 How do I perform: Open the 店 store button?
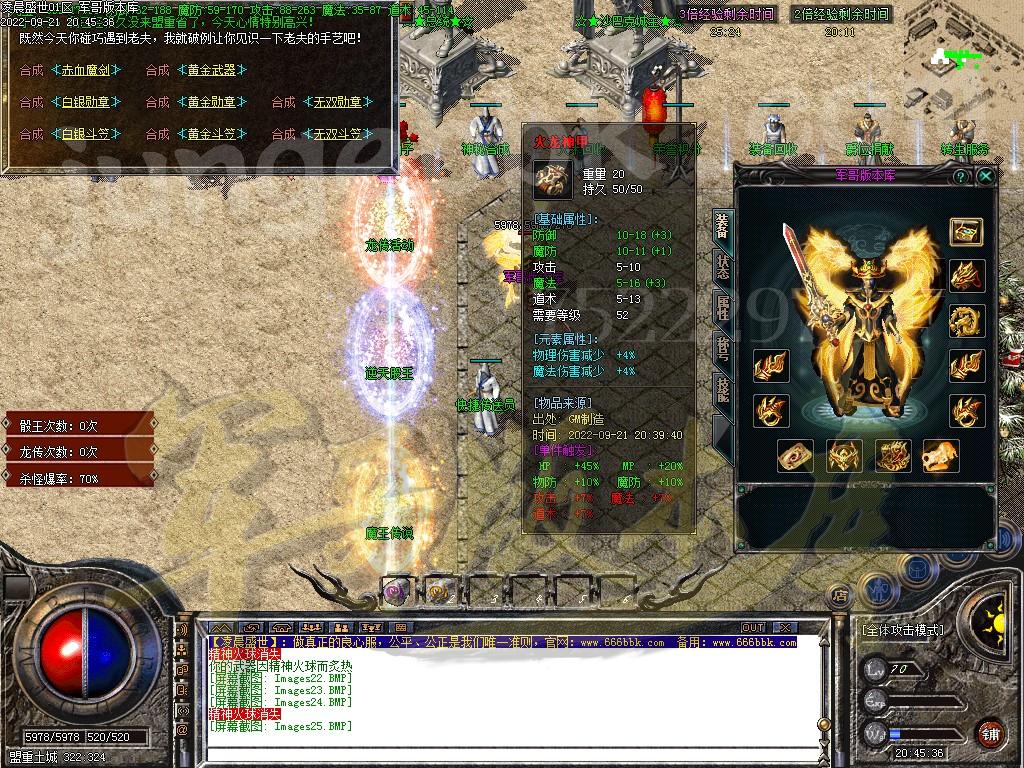pos(841,596)
